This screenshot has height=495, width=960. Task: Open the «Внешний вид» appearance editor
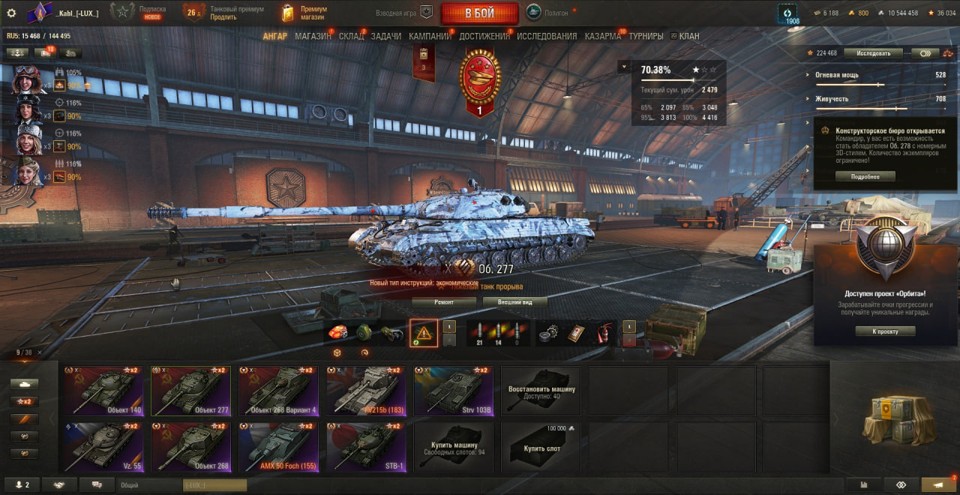[522, 300]
